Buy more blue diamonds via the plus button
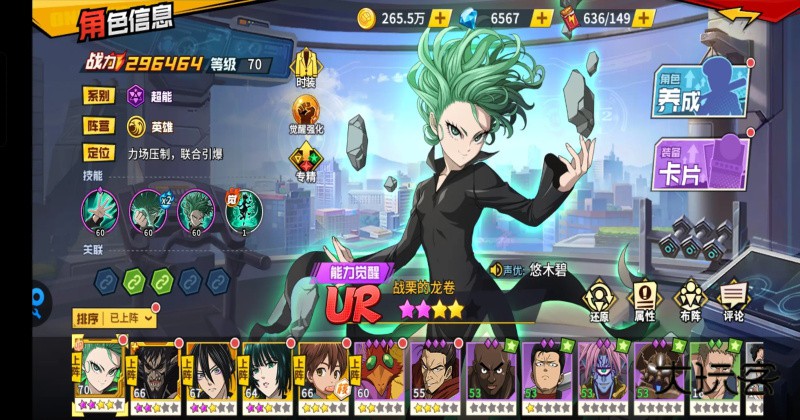Image resolution: width=800 pixels, height=420 pixels. [541, 18]
